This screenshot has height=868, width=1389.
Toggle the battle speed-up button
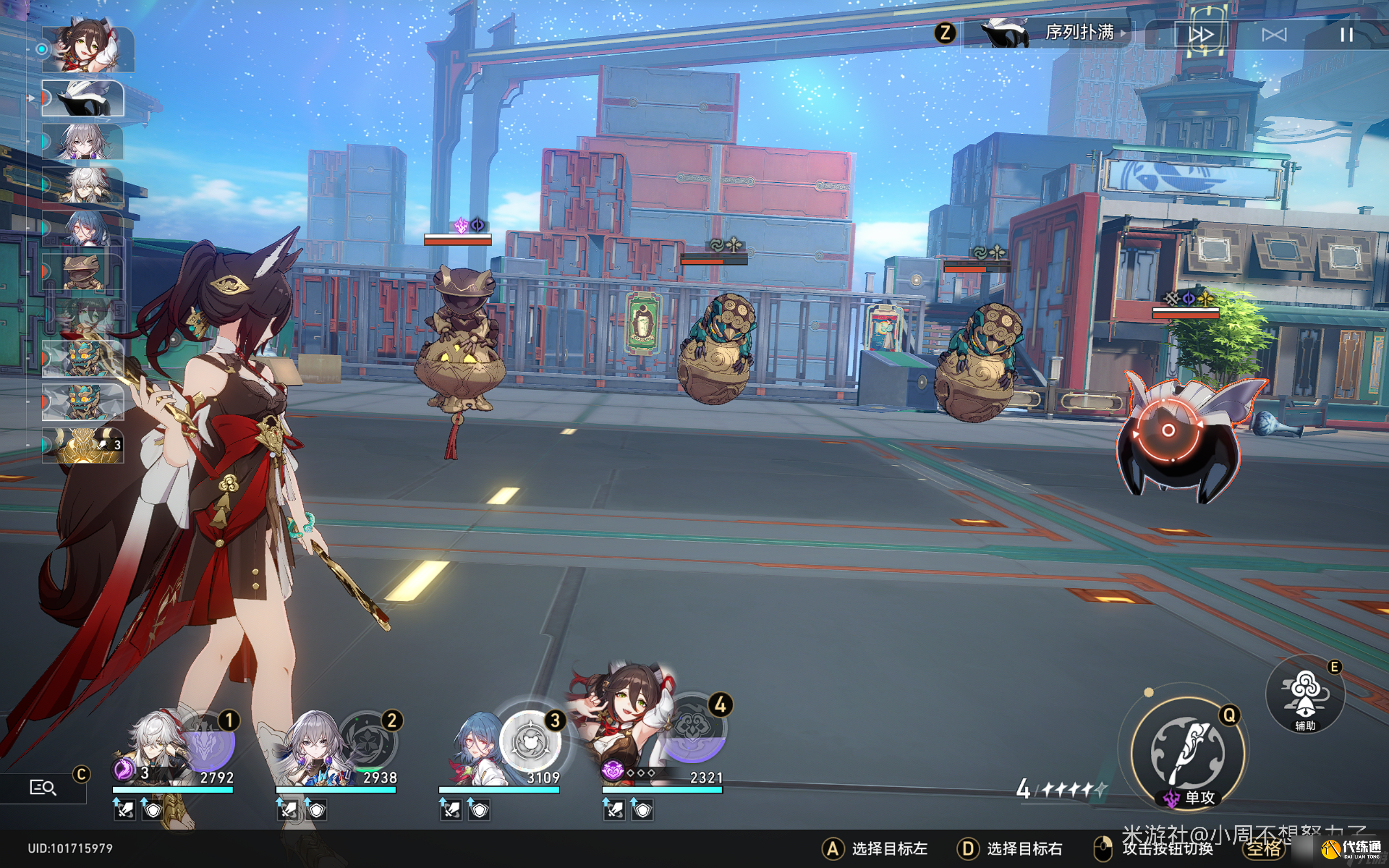1200,35
